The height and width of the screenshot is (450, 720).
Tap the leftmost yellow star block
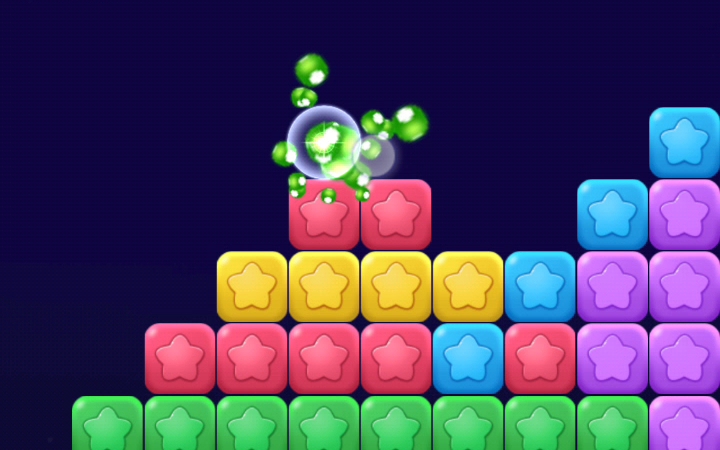coord(252,286)
